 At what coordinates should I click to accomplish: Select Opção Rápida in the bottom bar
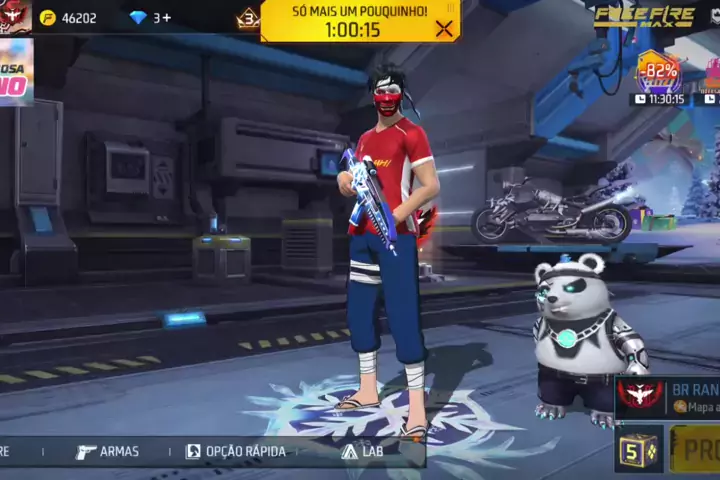pyautogui.click(x=236, y=451)
